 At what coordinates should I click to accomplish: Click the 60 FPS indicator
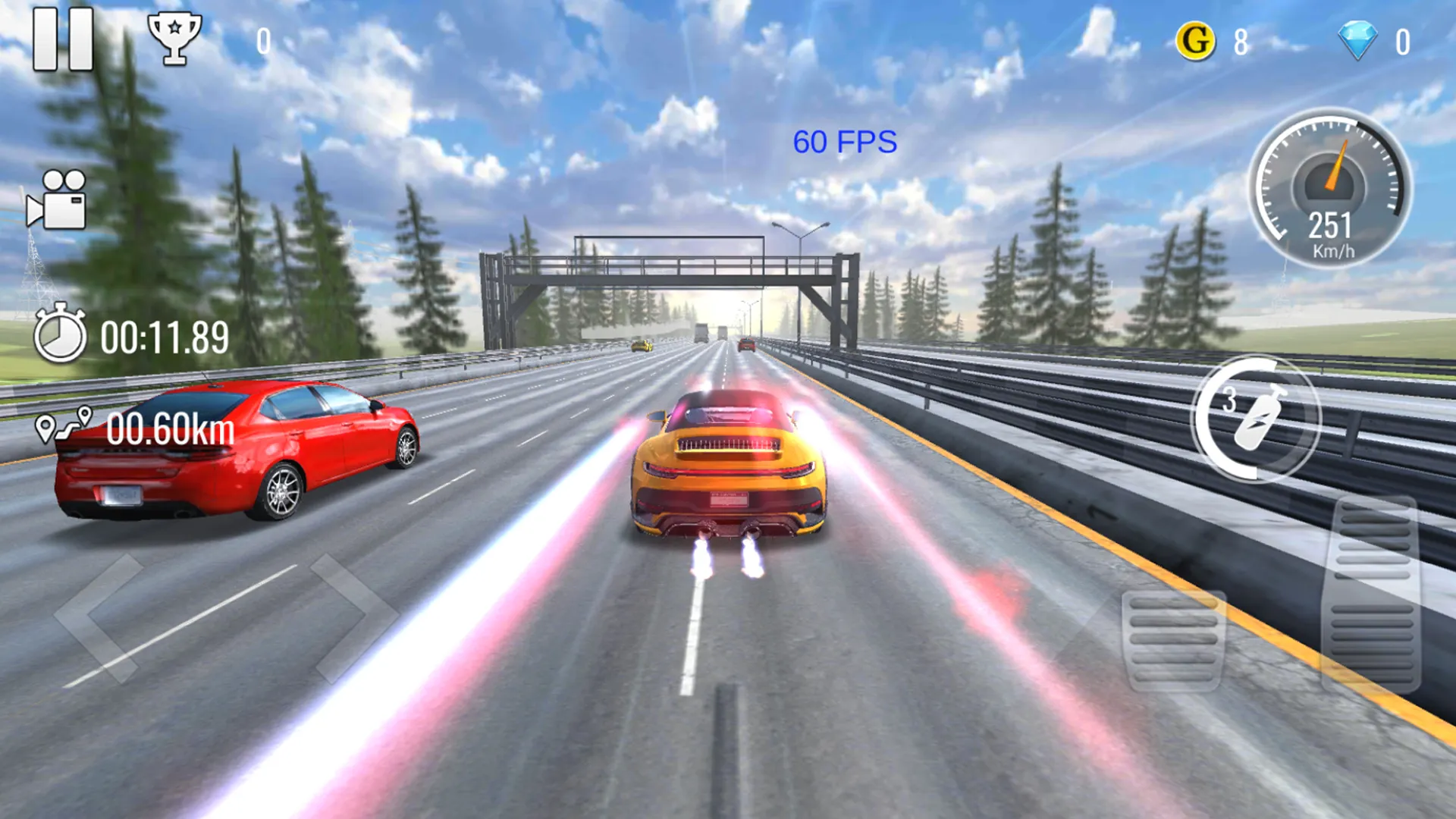coord(845,143)
